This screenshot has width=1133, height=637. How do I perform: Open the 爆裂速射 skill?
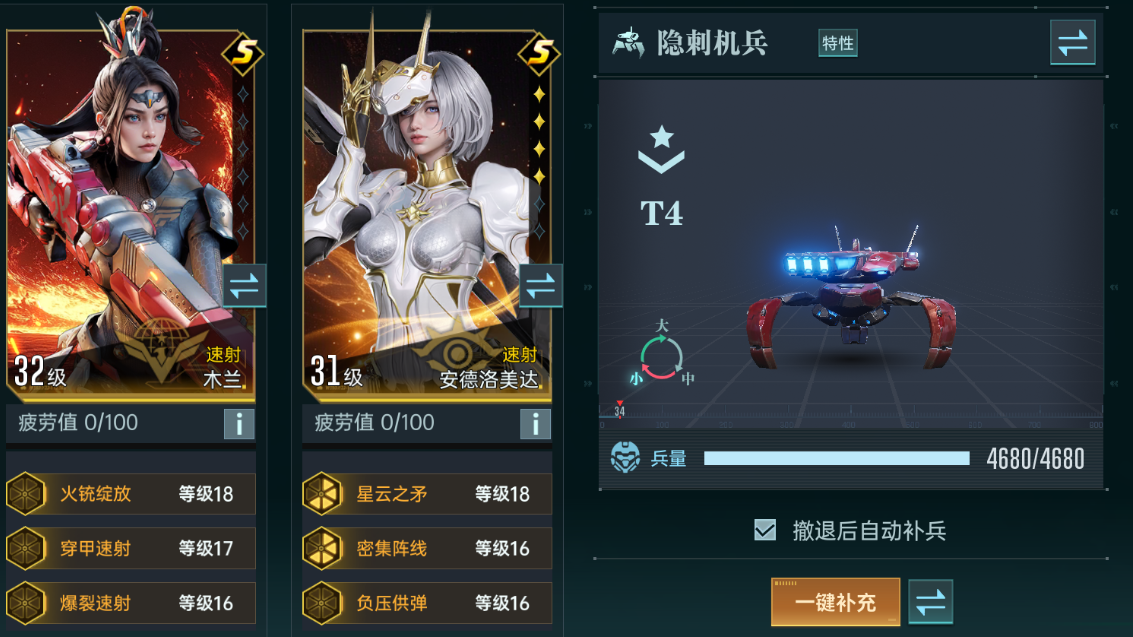(x=131, y=603)
